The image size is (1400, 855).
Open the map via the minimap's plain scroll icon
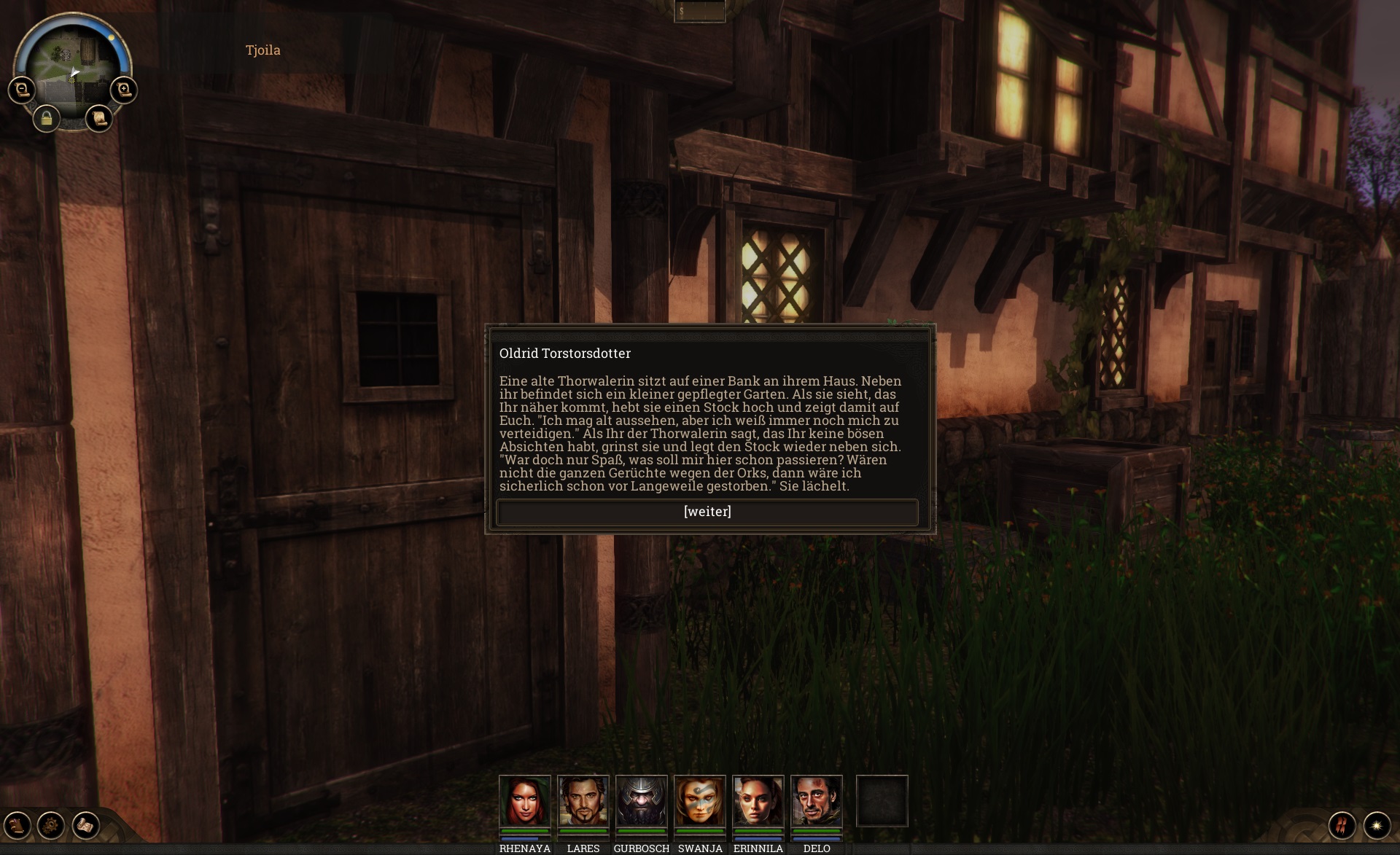tap(99, 118)
